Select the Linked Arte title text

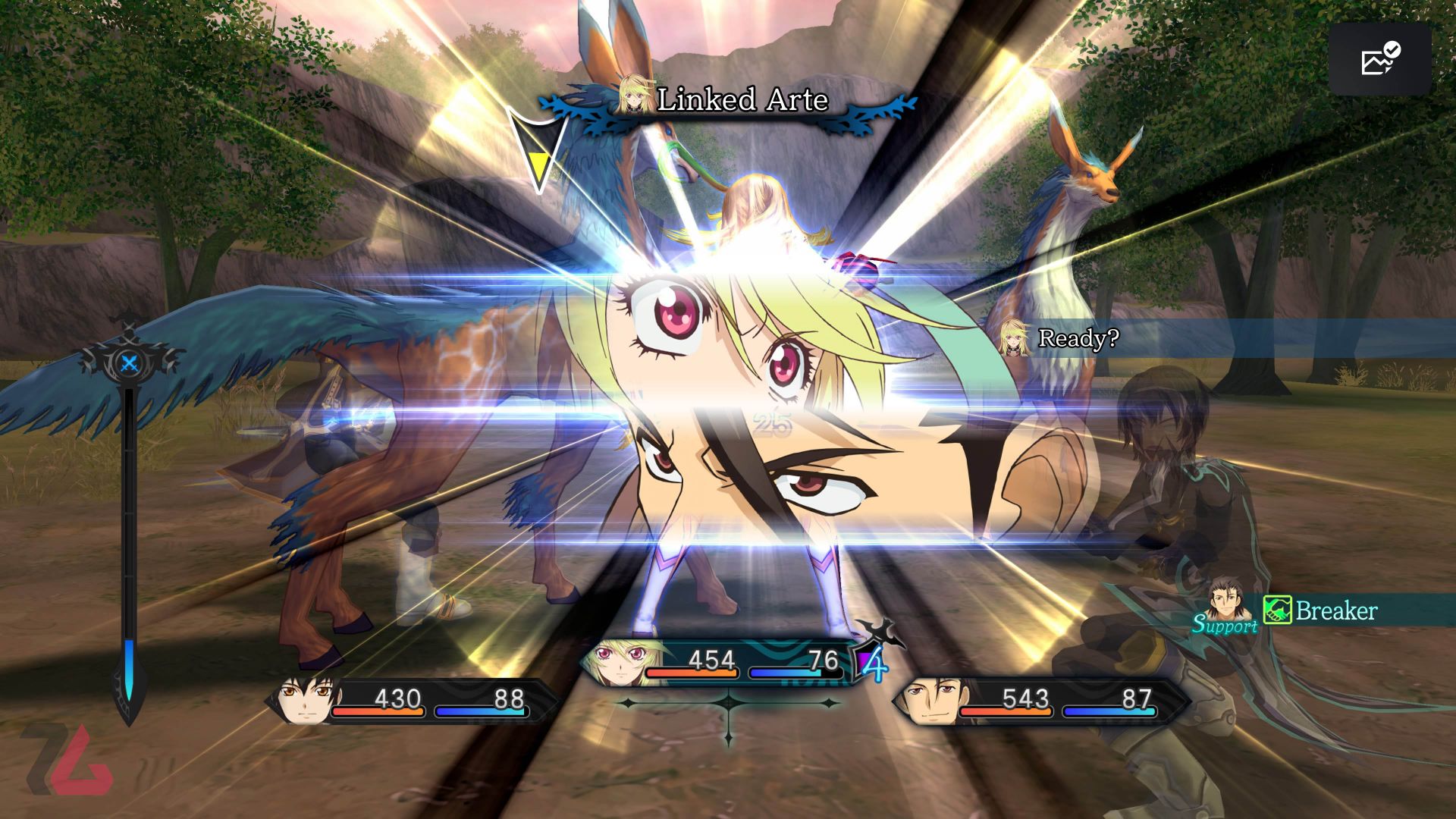pos(743,99)
